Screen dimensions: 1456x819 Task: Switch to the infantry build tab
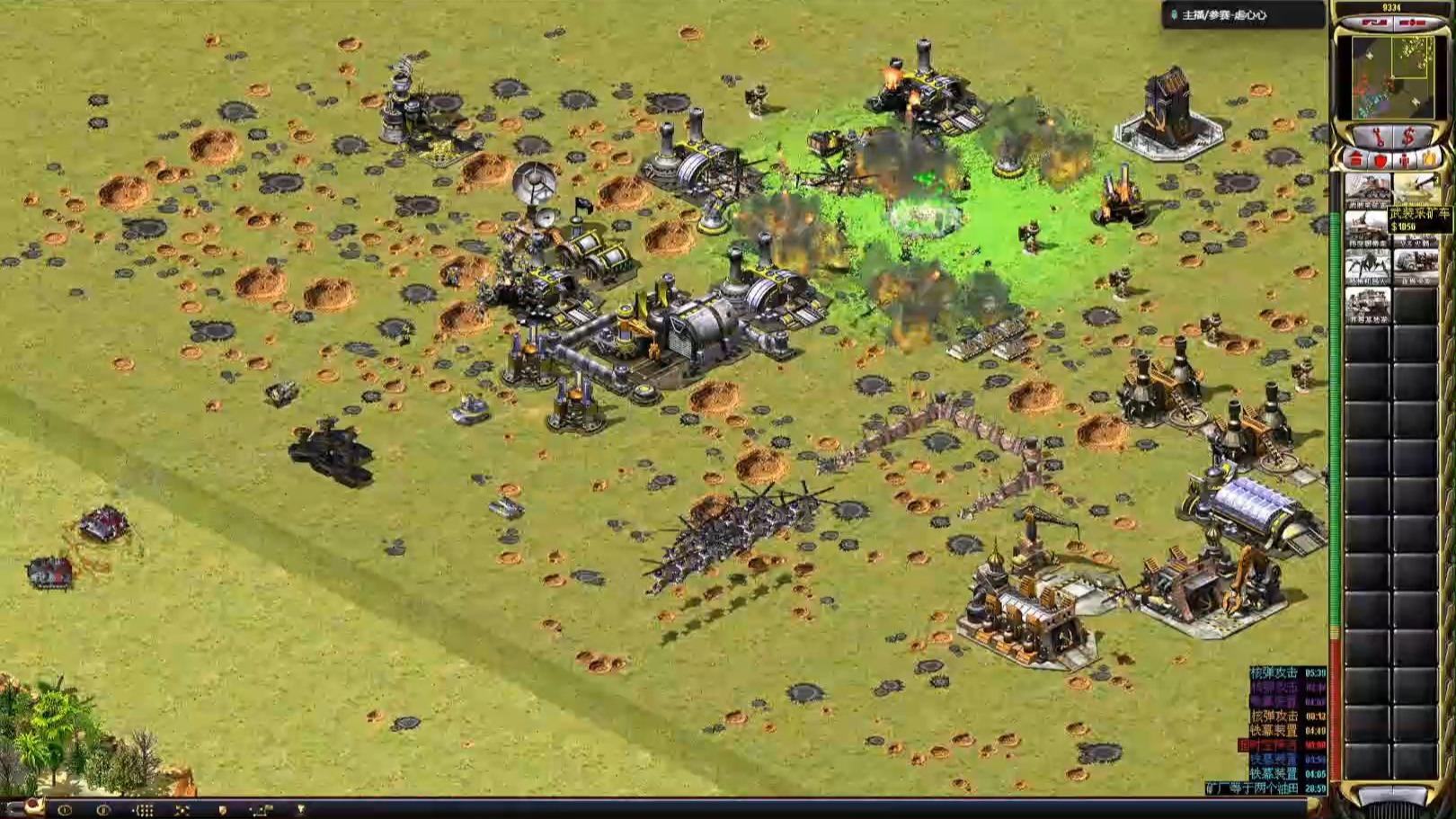(x=1405, y=161)
